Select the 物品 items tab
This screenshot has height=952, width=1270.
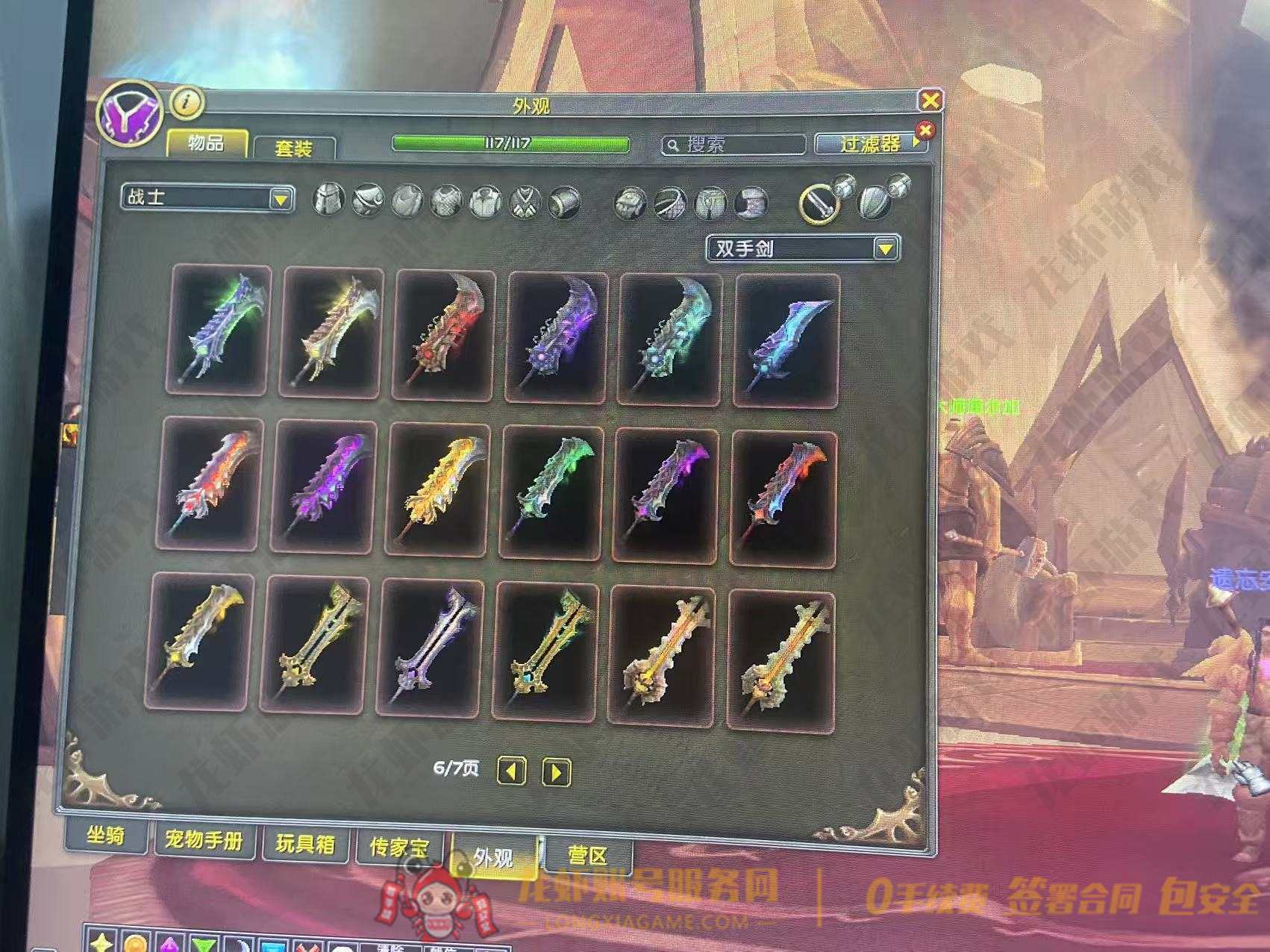pyautogui.click(x=206, y=143)
